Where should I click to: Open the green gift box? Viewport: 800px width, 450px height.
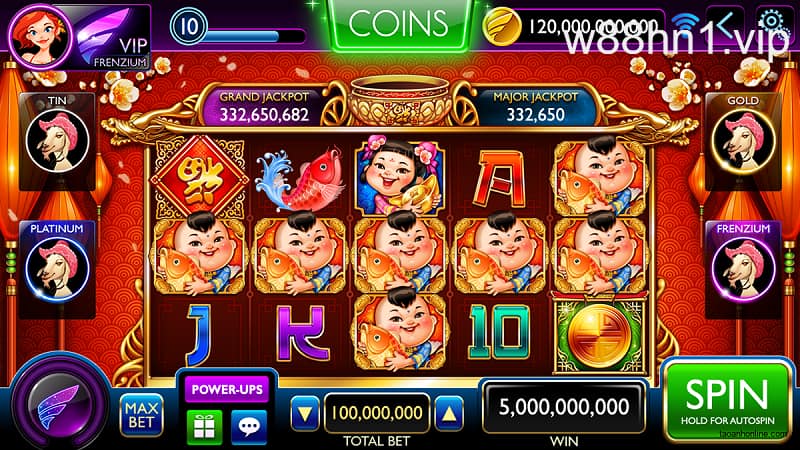204,424
